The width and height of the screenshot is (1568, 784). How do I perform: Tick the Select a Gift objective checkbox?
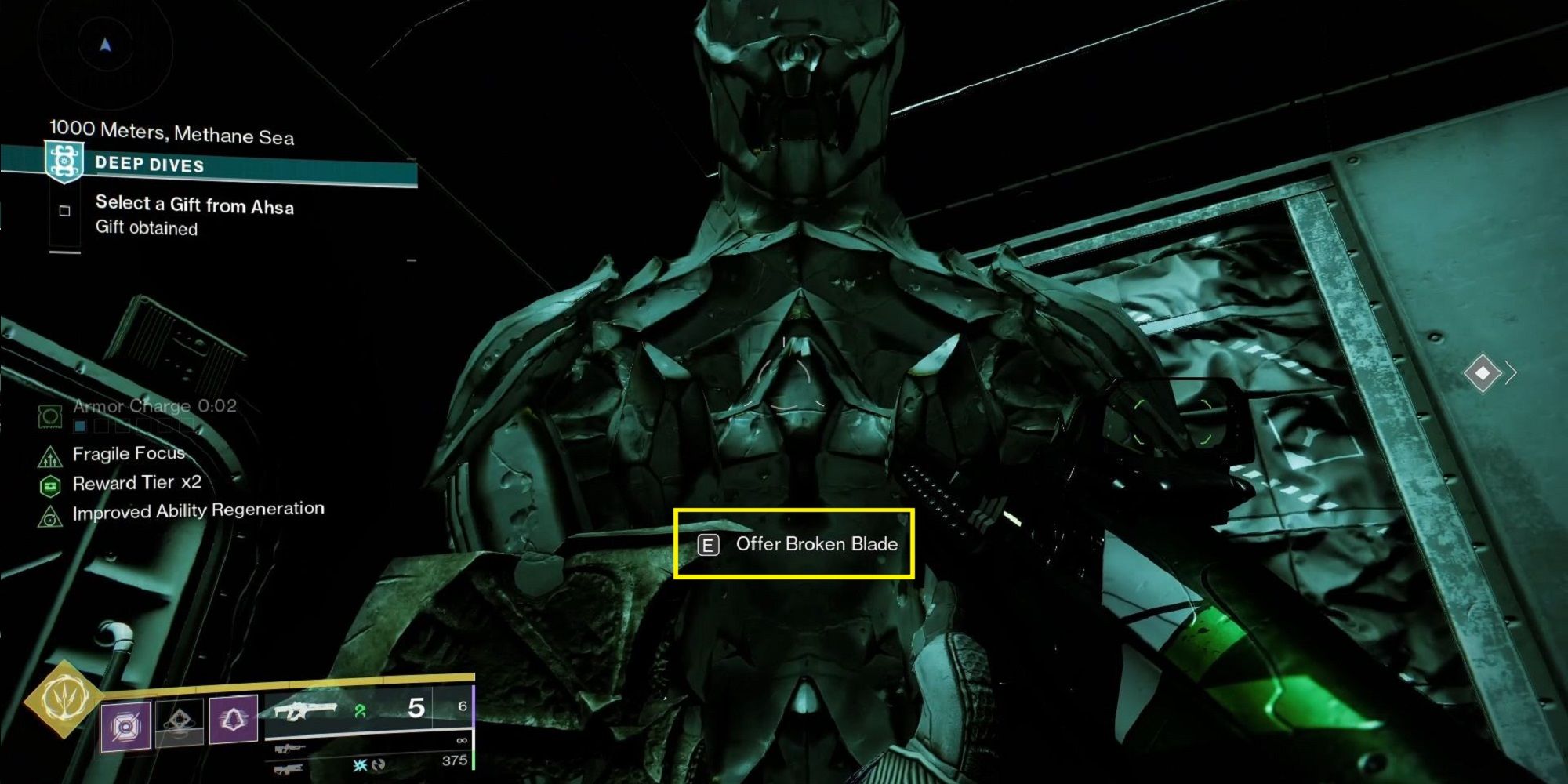(x=65, y=211)
